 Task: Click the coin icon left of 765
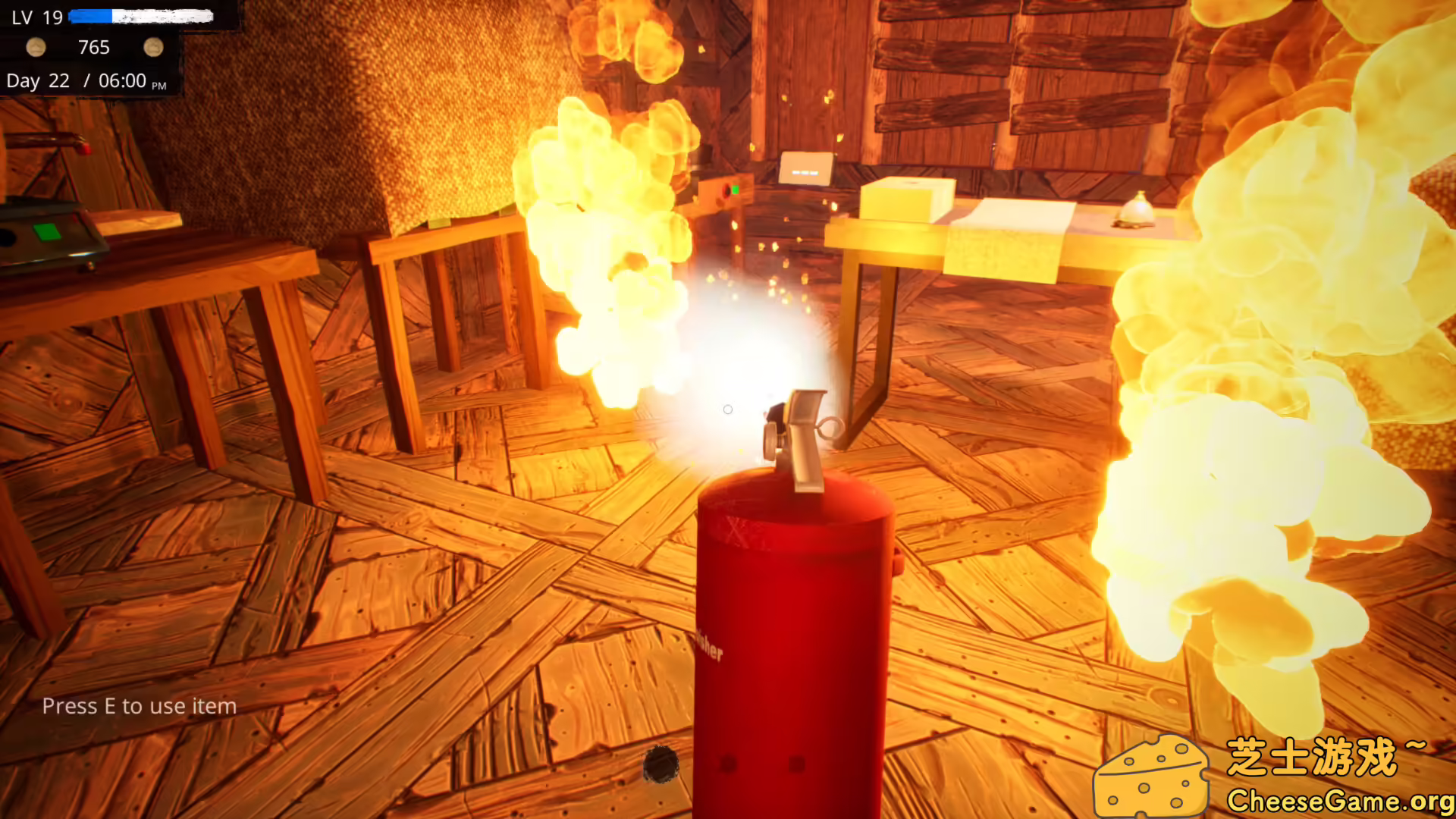pyautogui.click(x=36, y=48)
